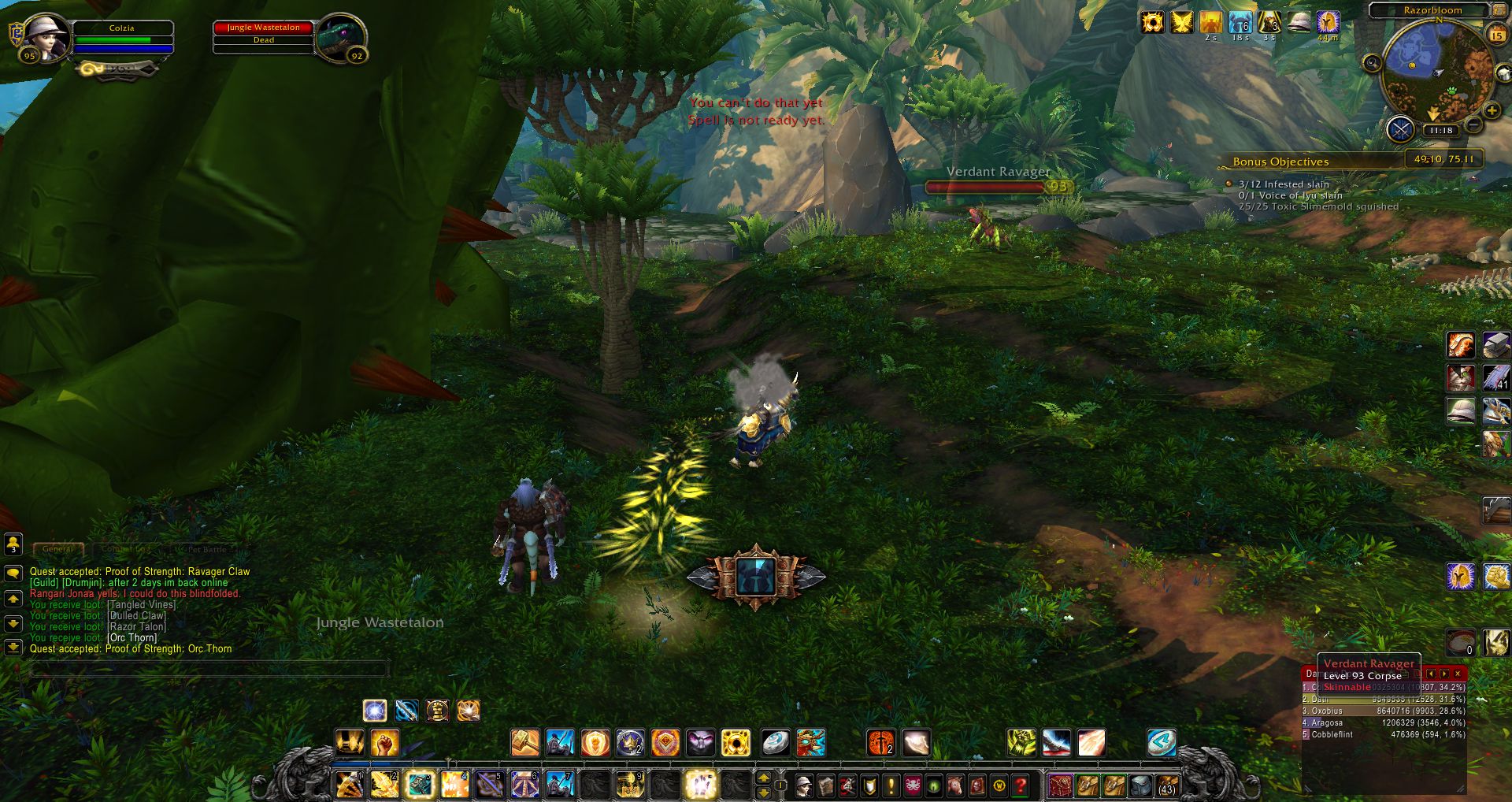
Task: Switch to the General chat tab
Action: click(57, 548)
